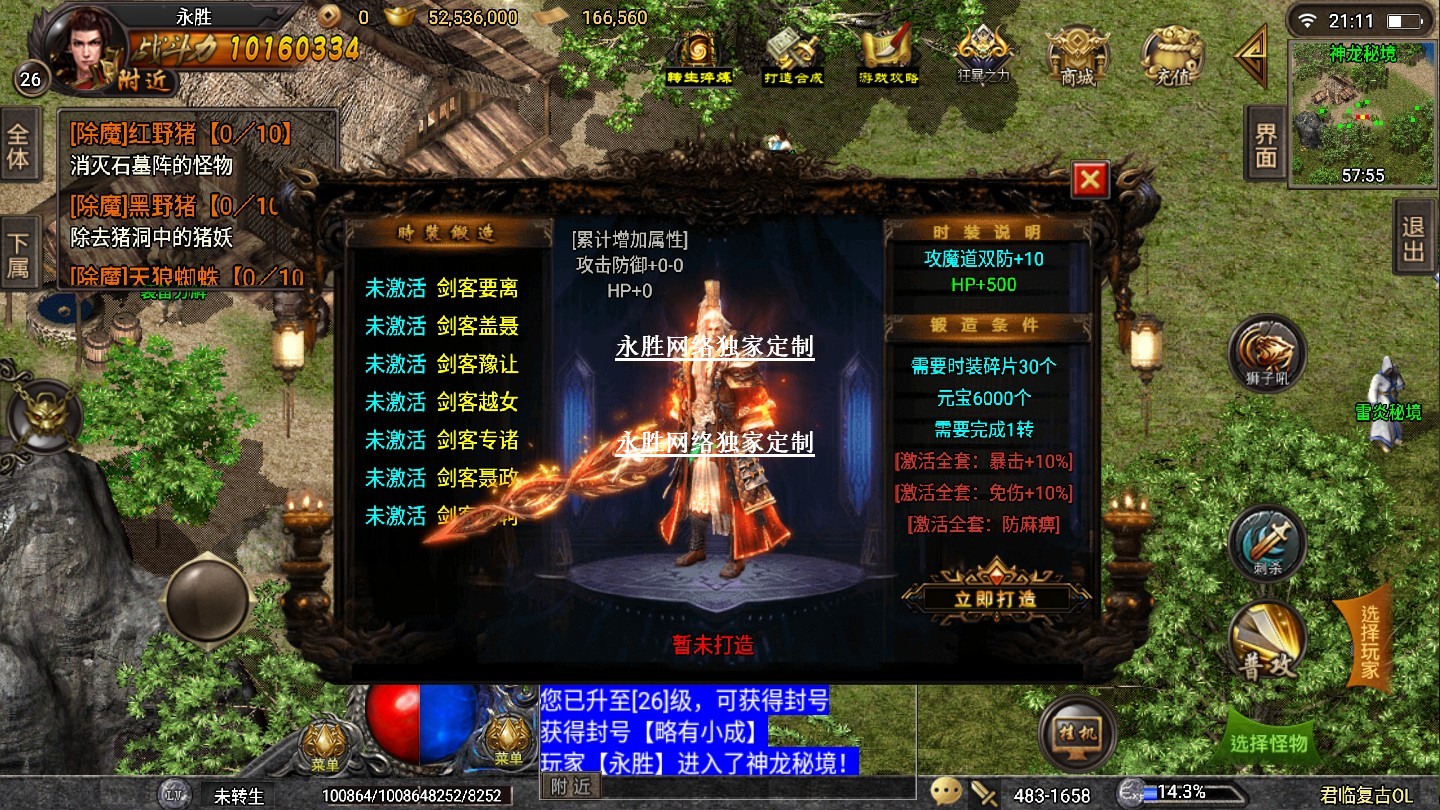Viewport: 1440px width, 810px height.
Task: Open the 神龙秘境 minimap
Action: pyautogui.click(x=1362, y=115)
